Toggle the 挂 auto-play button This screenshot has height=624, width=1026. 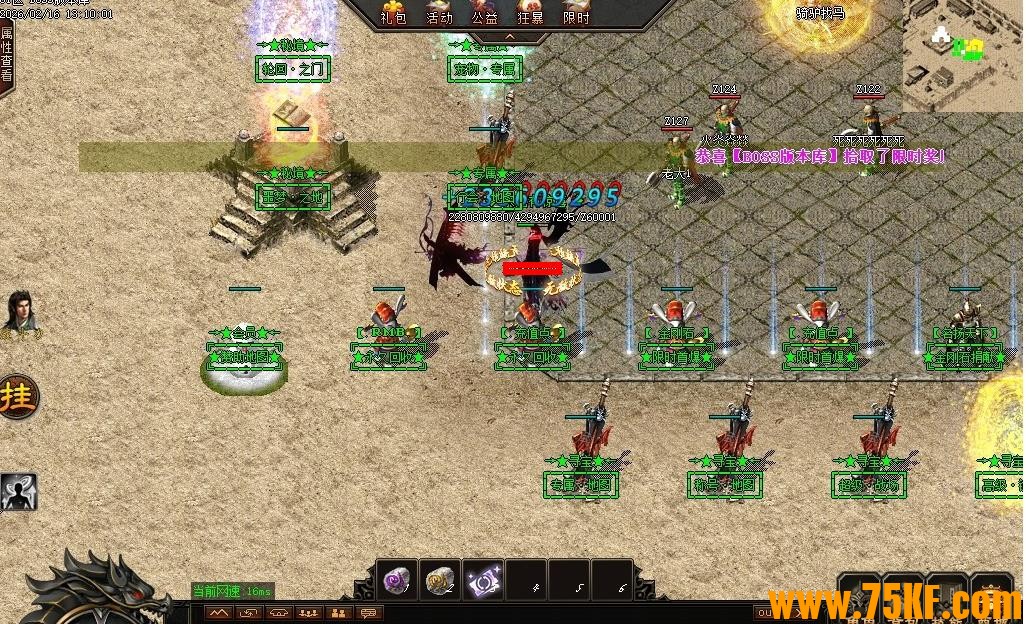point(17,397)
